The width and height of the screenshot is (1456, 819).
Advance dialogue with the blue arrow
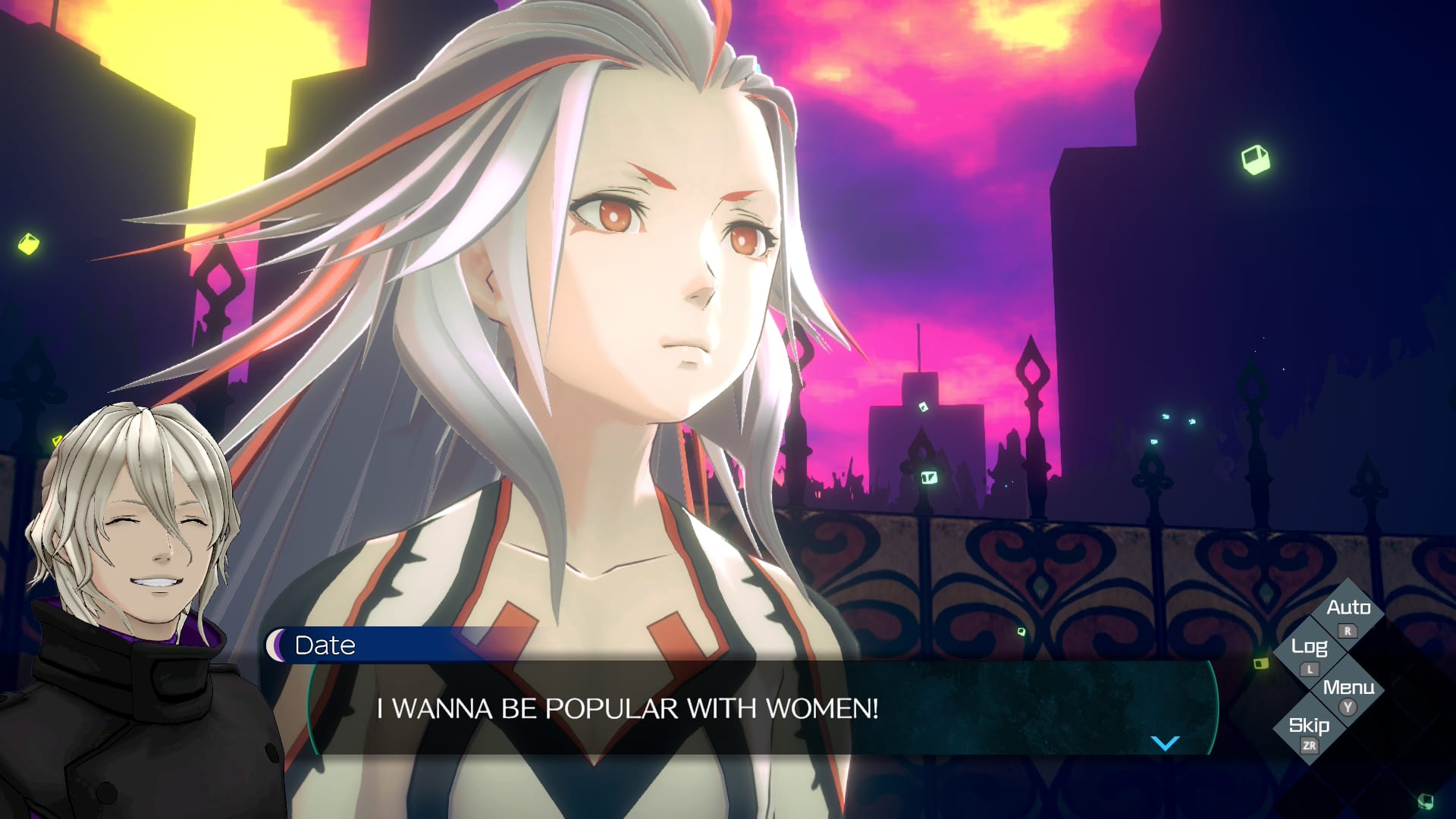[1165, 743]
